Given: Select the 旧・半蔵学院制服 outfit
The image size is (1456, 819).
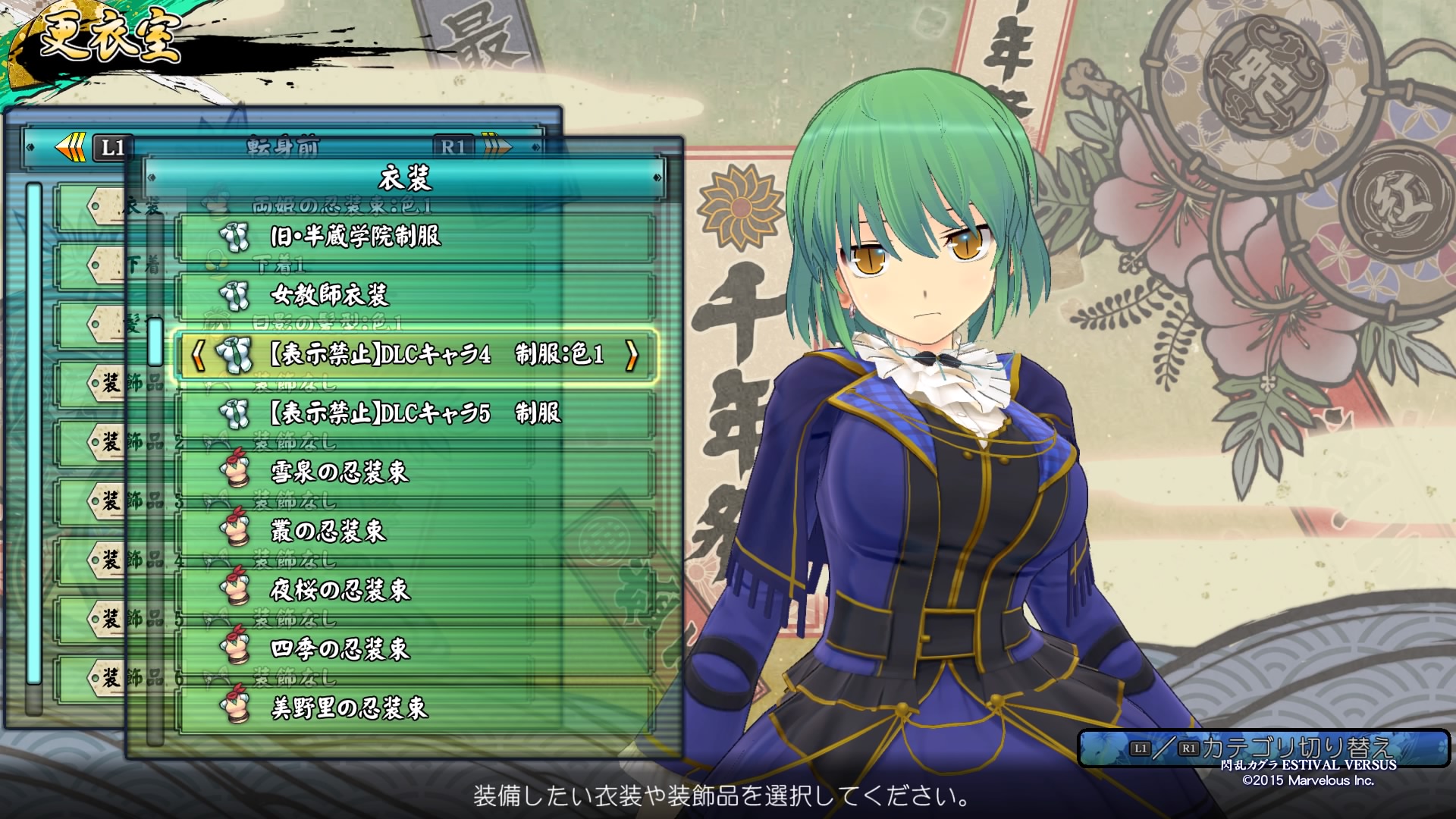Looking at the screenshot, I should 416,237.
